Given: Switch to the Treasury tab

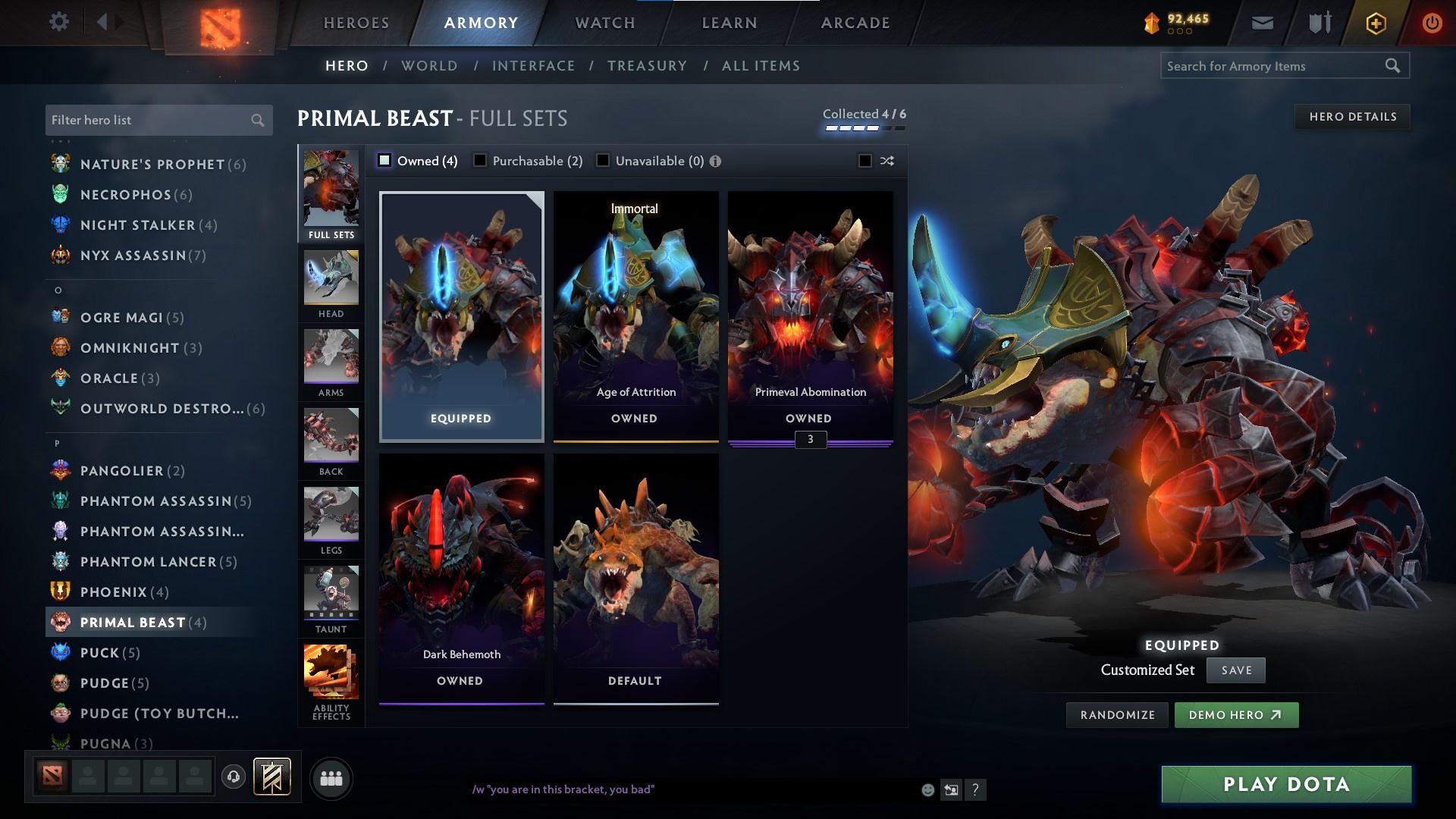Looking at the screenshot, I should click(647, 66).
